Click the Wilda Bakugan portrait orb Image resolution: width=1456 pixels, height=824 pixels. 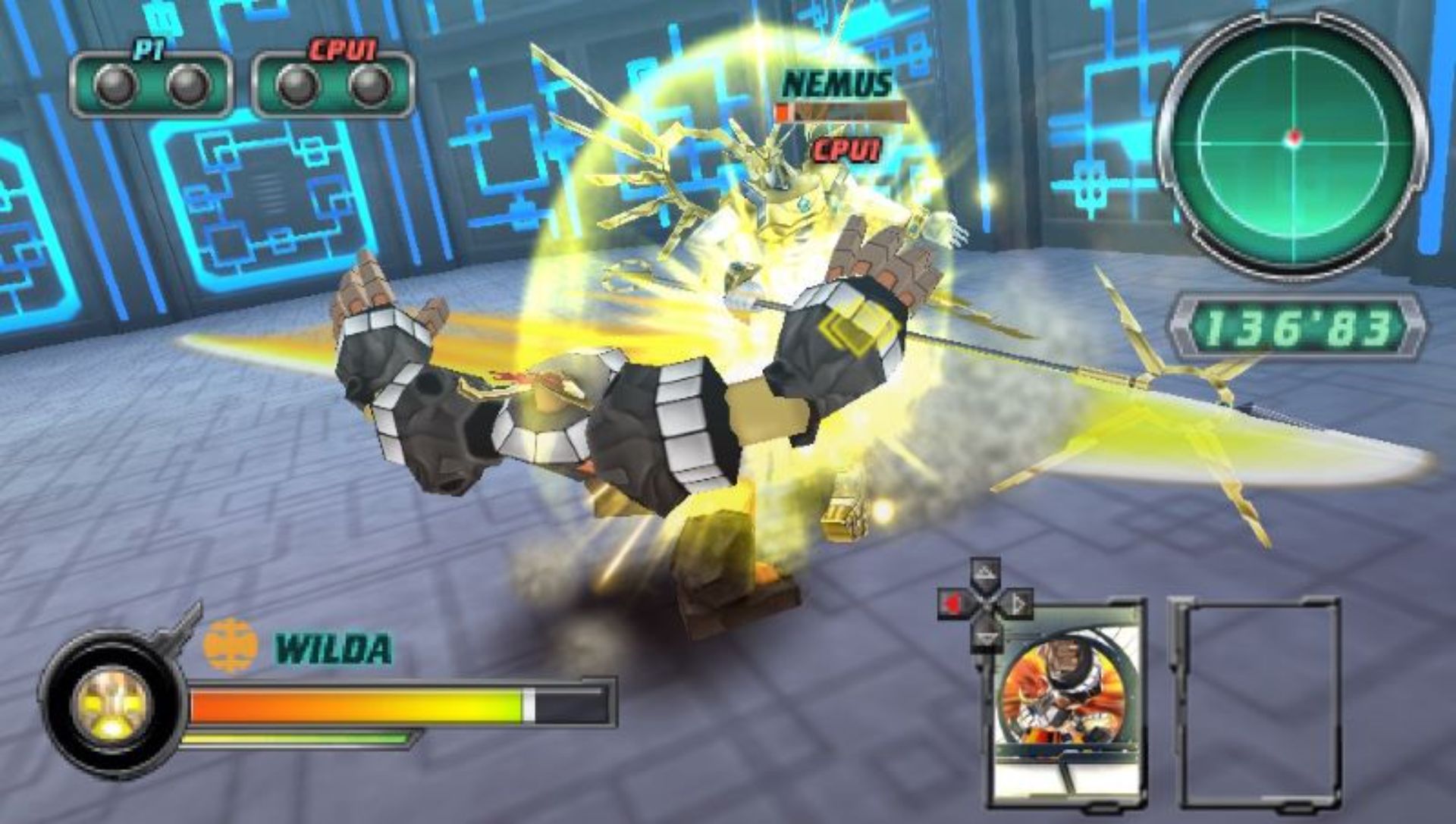[112, 705]
